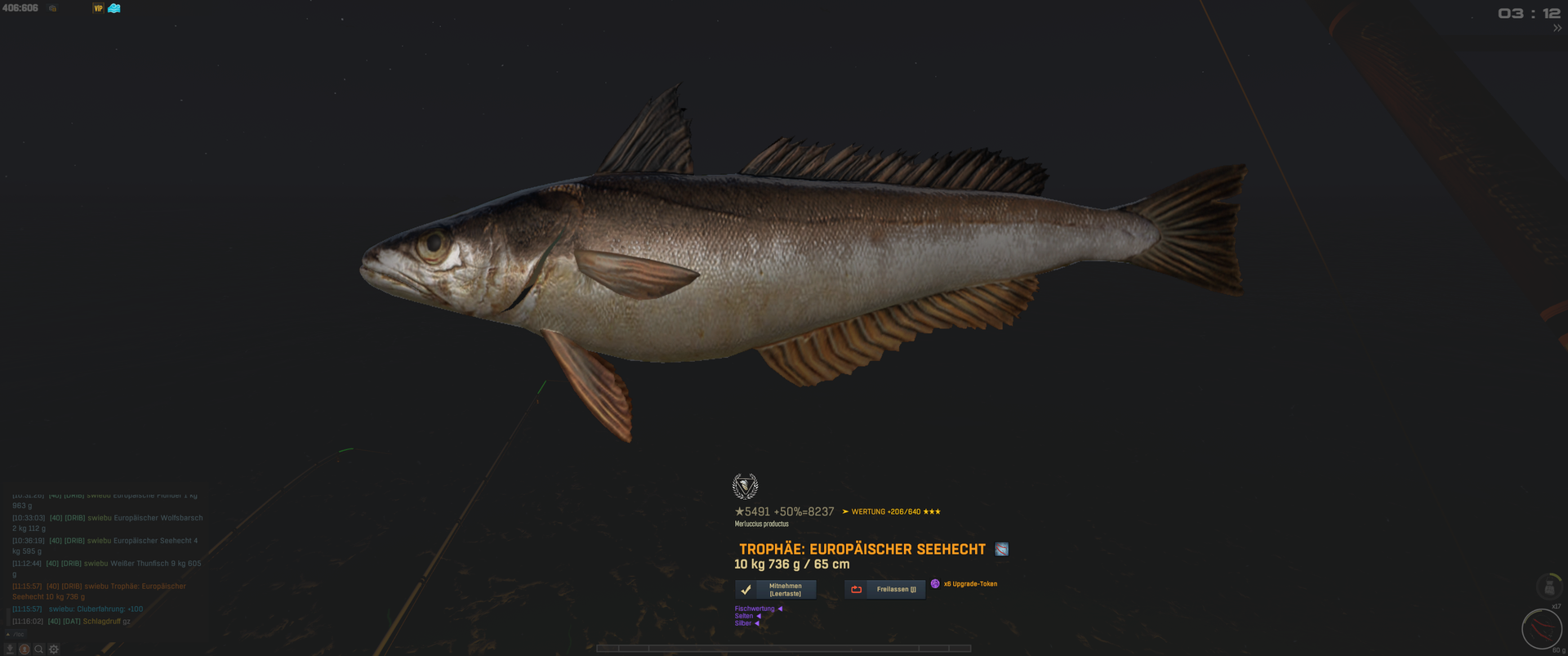Screen dimensions: 1568x656
Task: Expand the double-arrow panel under the clock
Action: 1557,29
